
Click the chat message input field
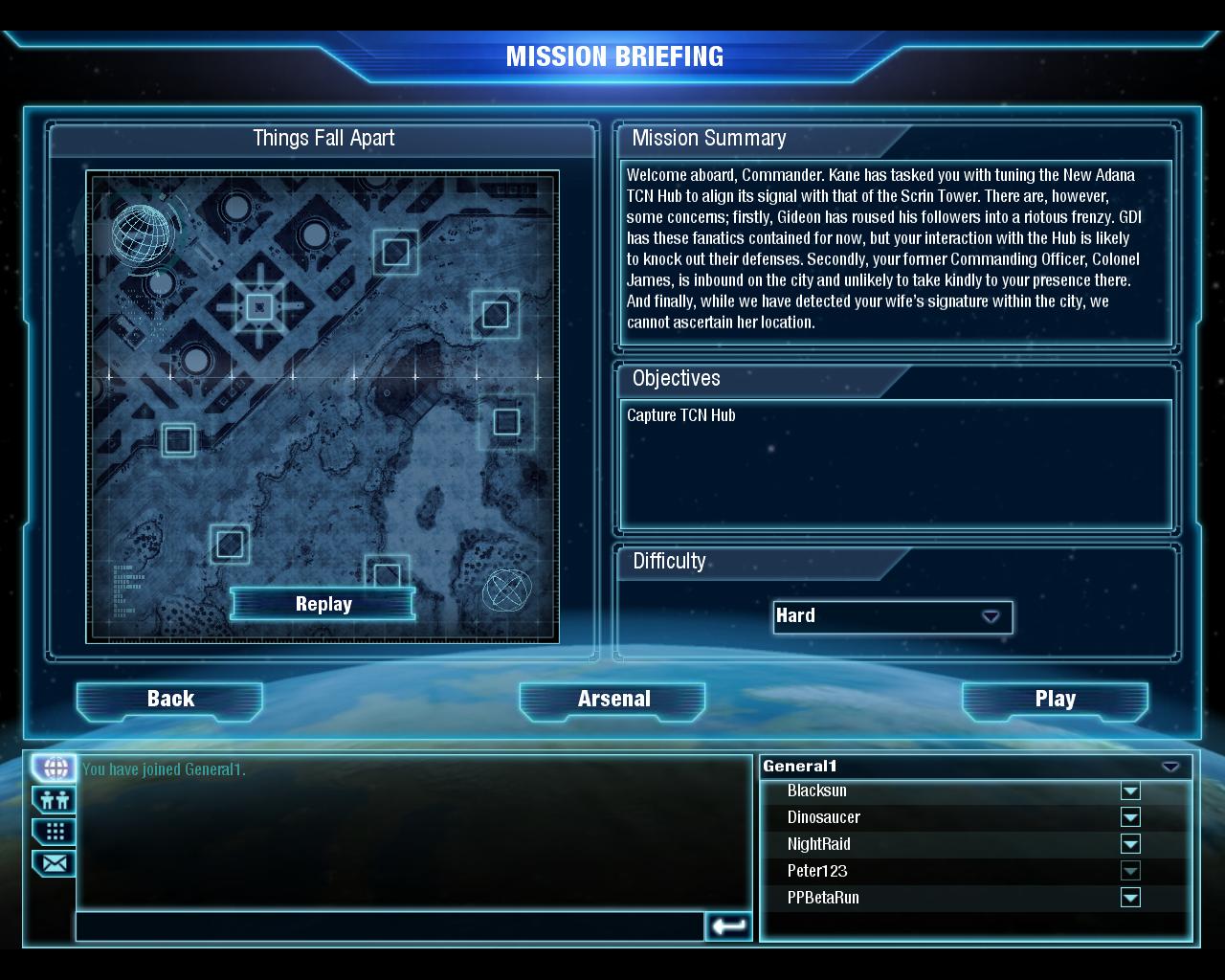(x=390, y=925)
